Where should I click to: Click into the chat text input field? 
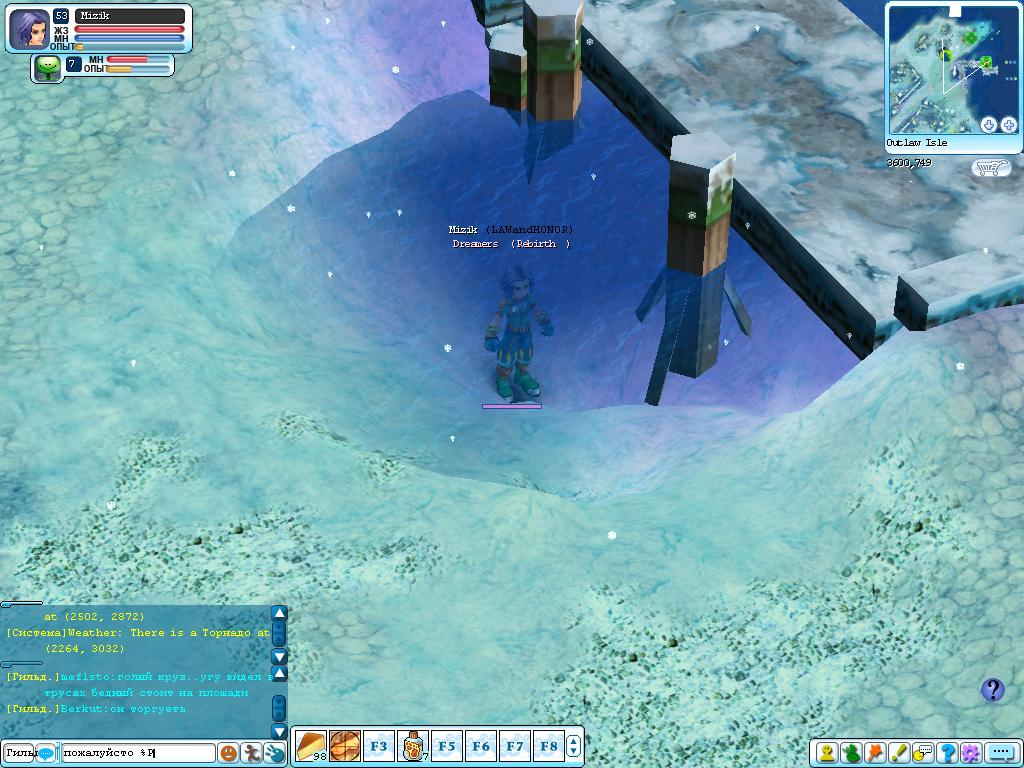(138, 752)
